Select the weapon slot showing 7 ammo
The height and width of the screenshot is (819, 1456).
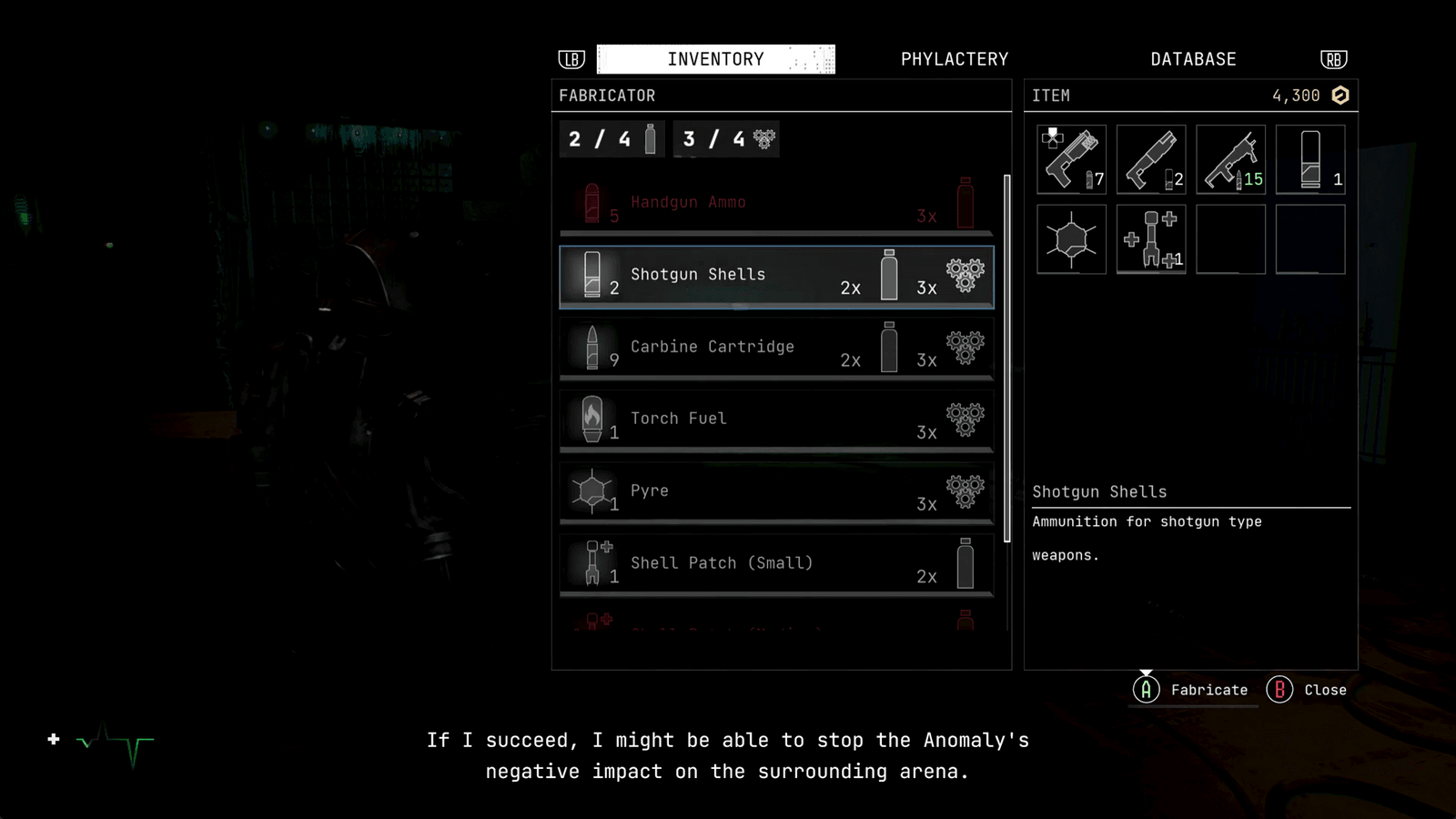pos(1071,159)
